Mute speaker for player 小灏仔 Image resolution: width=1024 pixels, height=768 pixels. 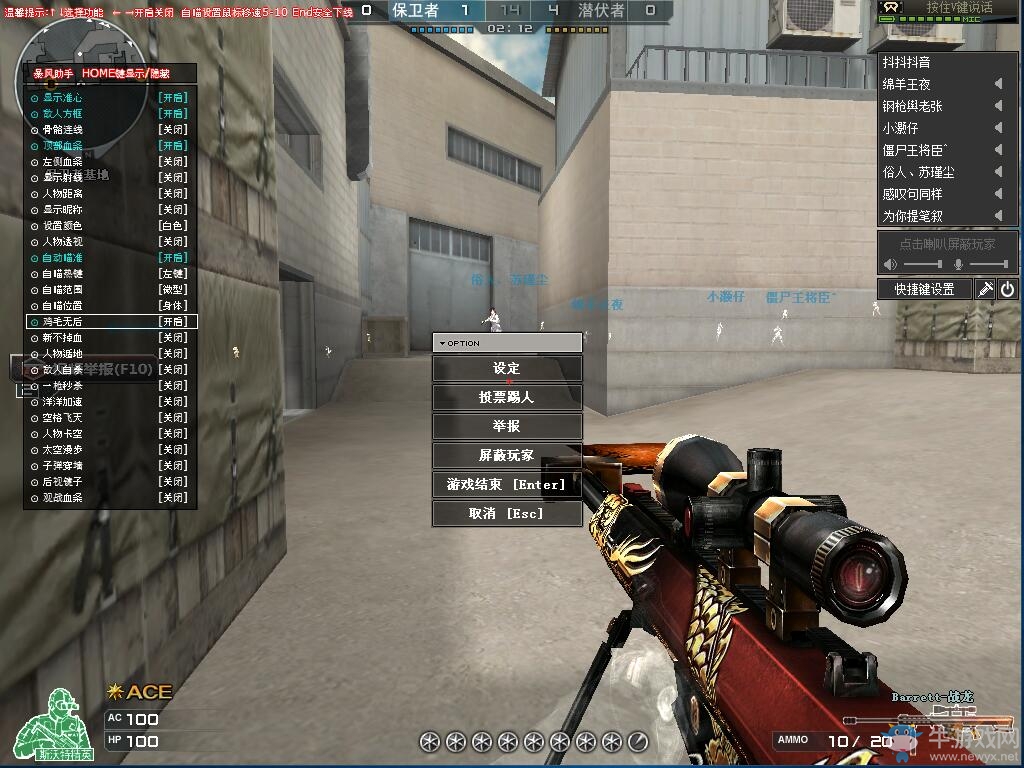997,128
